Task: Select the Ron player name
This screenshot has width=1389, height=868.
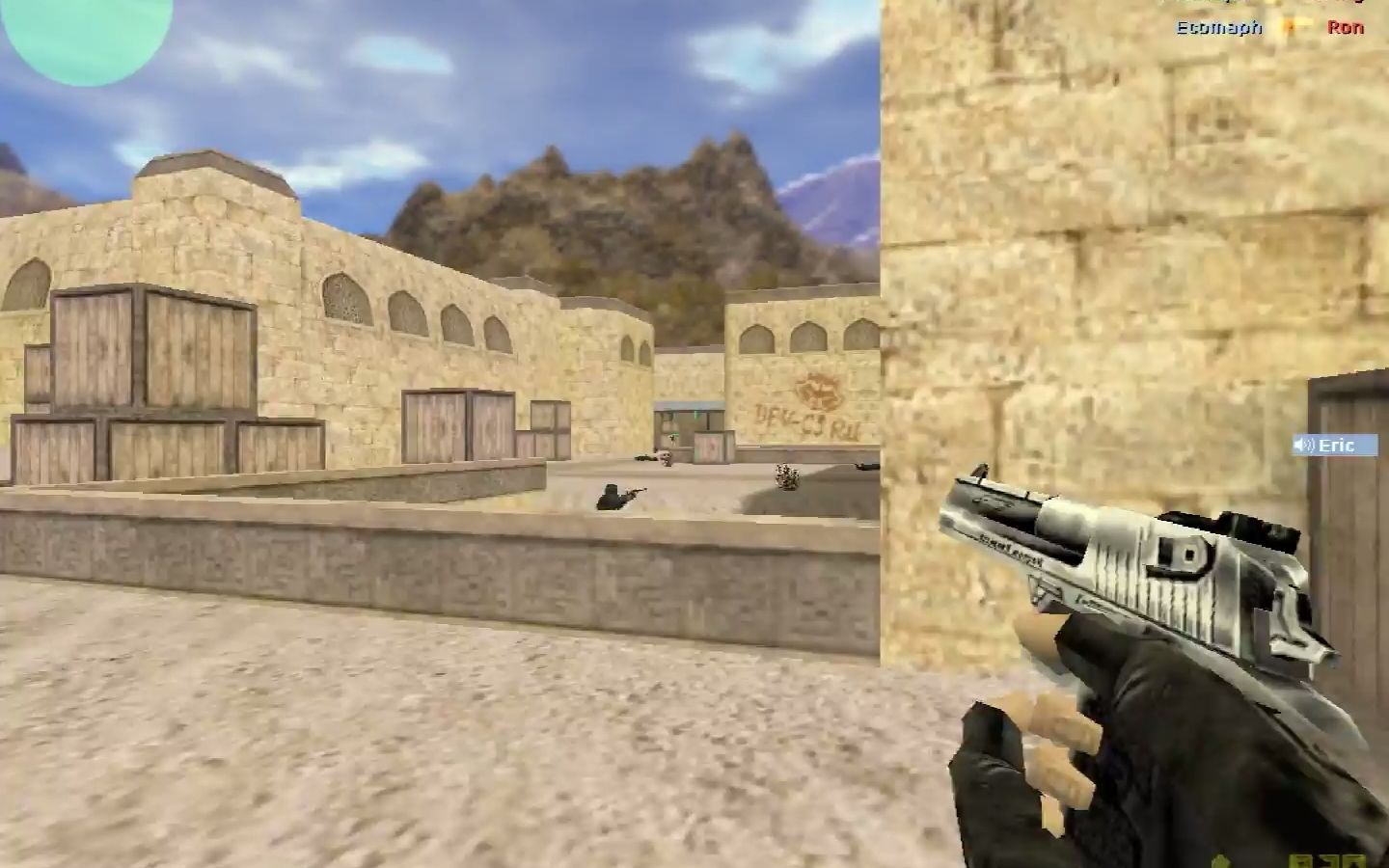Action: pyautogui.click(x=1347, y=28)
